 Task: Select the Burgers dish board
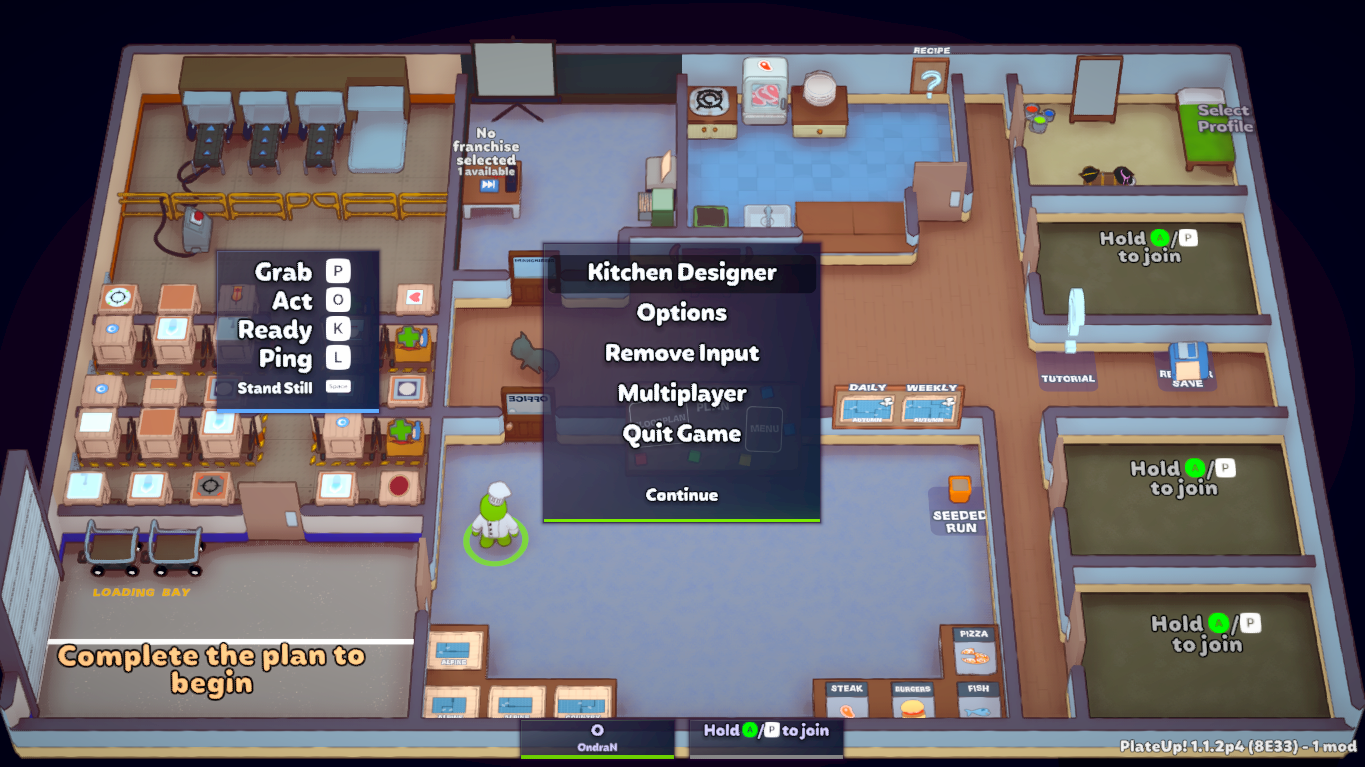tap(911, 700)
